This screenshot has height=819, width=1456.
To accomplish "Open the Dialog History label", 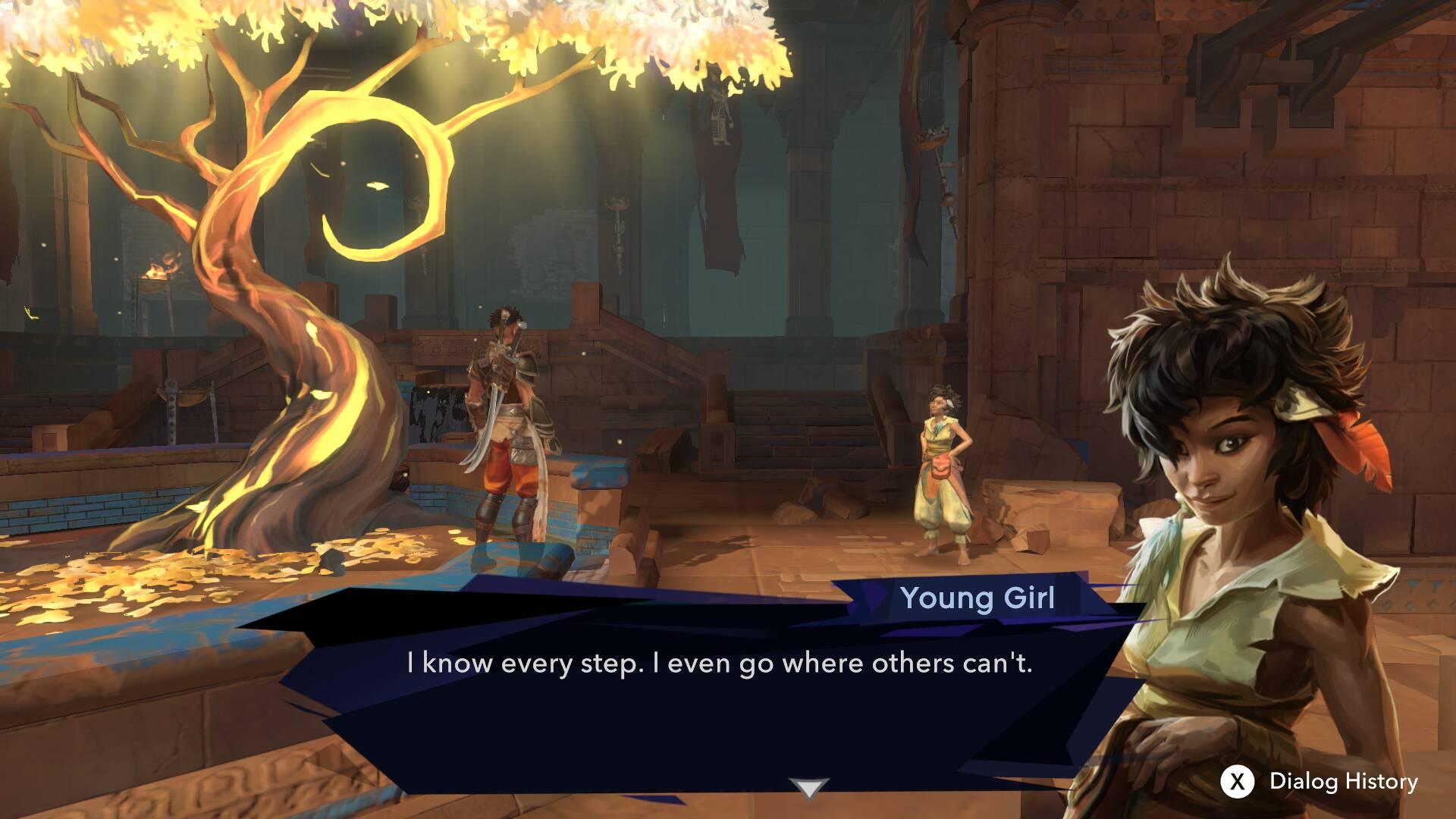I will pyautogui.click(x=1343, y=782).
